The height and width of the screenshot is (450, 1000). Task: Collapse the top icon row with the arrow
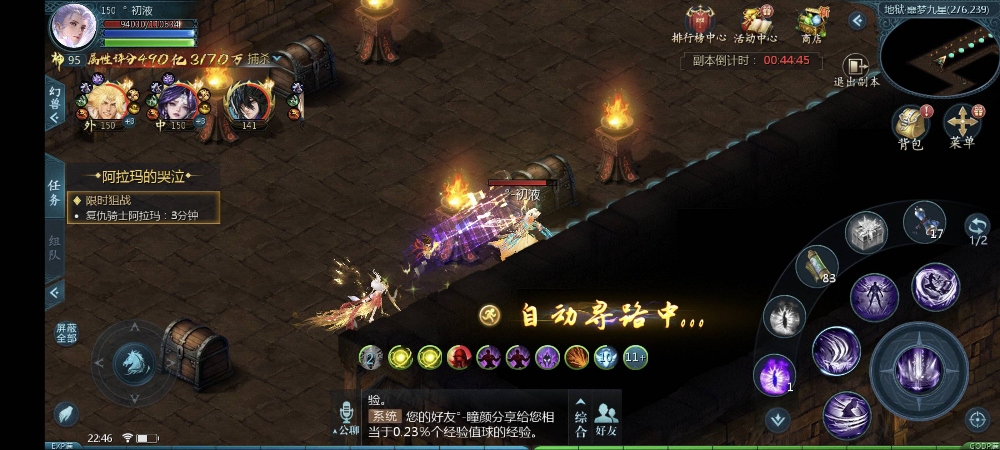[x=857, y=19]
